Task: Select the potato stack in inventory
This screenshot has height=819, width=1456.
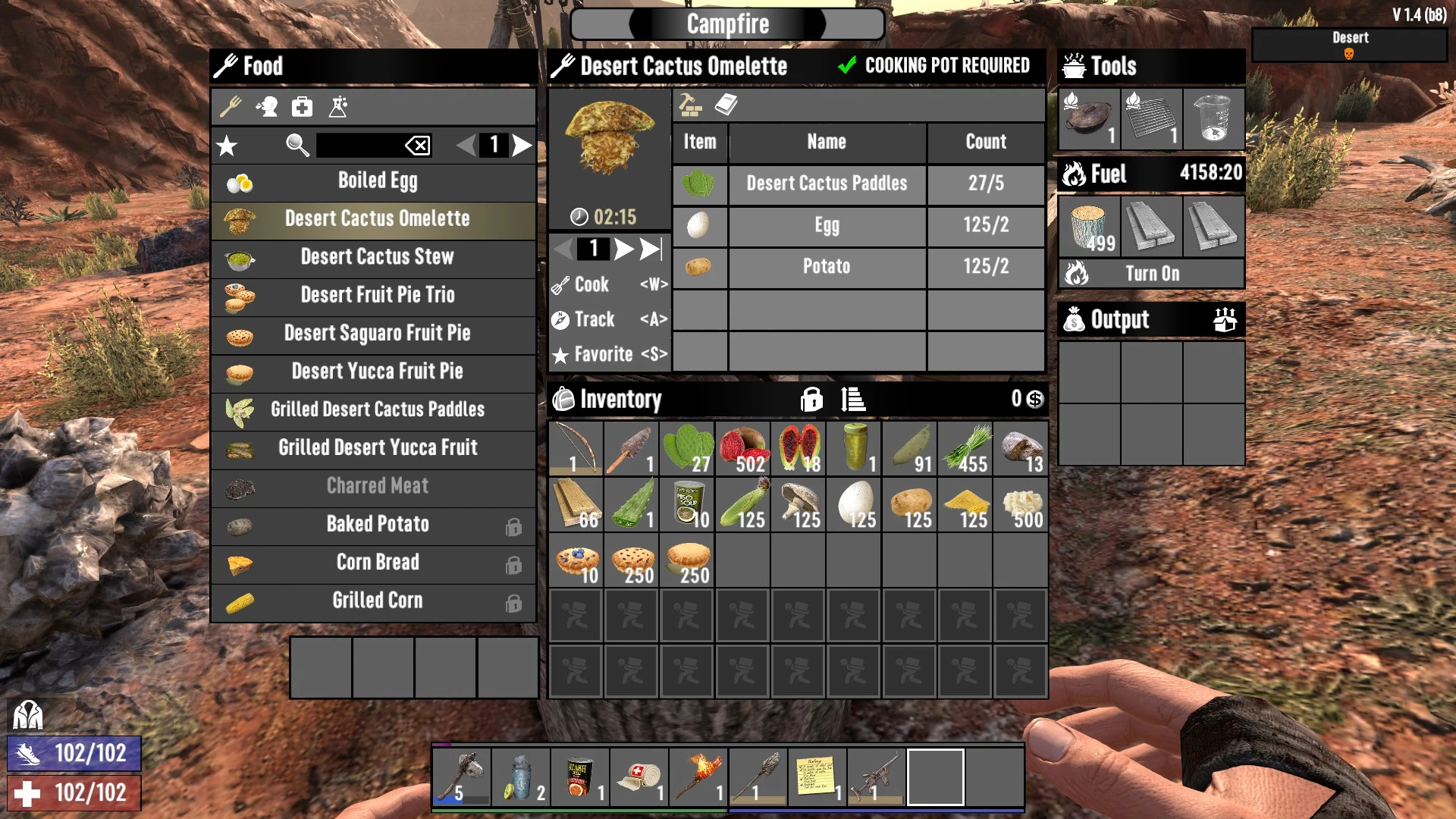Action: 910,504
